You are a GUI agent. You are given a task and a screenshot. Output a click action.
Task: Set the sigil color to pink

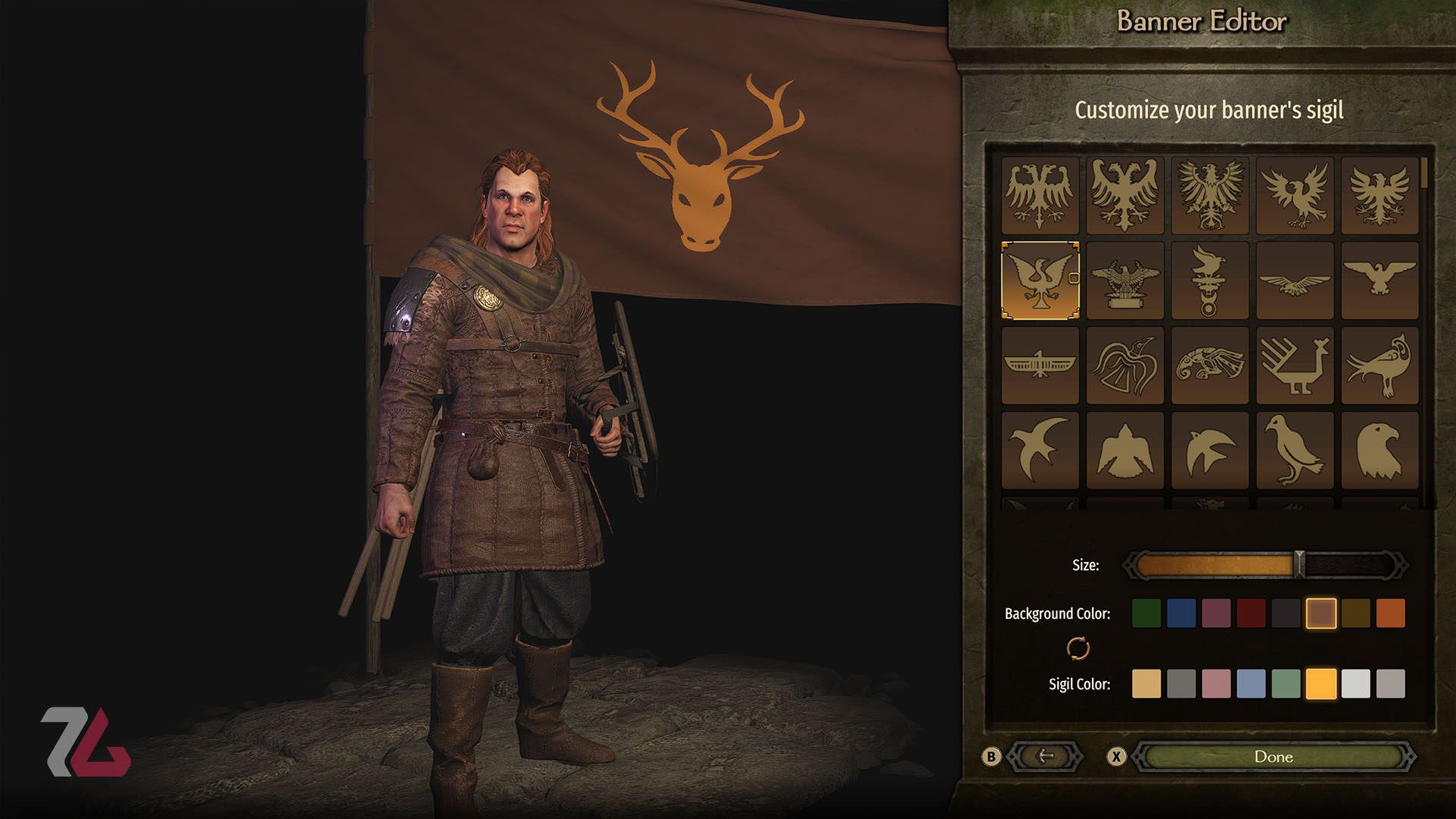1216,683
